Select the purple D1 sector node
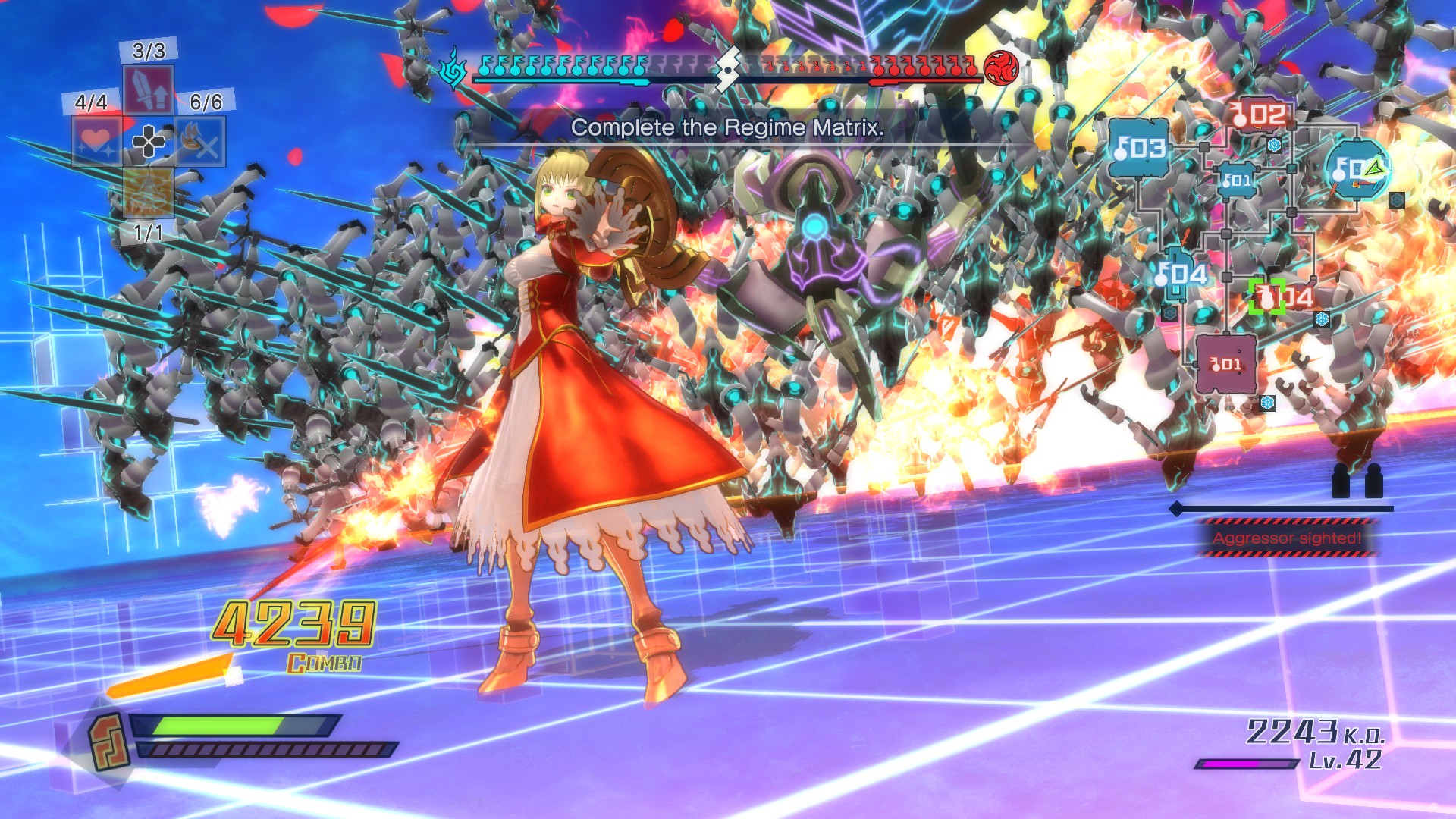This screenshot has height=819, width=1456. (x=1225, y=364)
